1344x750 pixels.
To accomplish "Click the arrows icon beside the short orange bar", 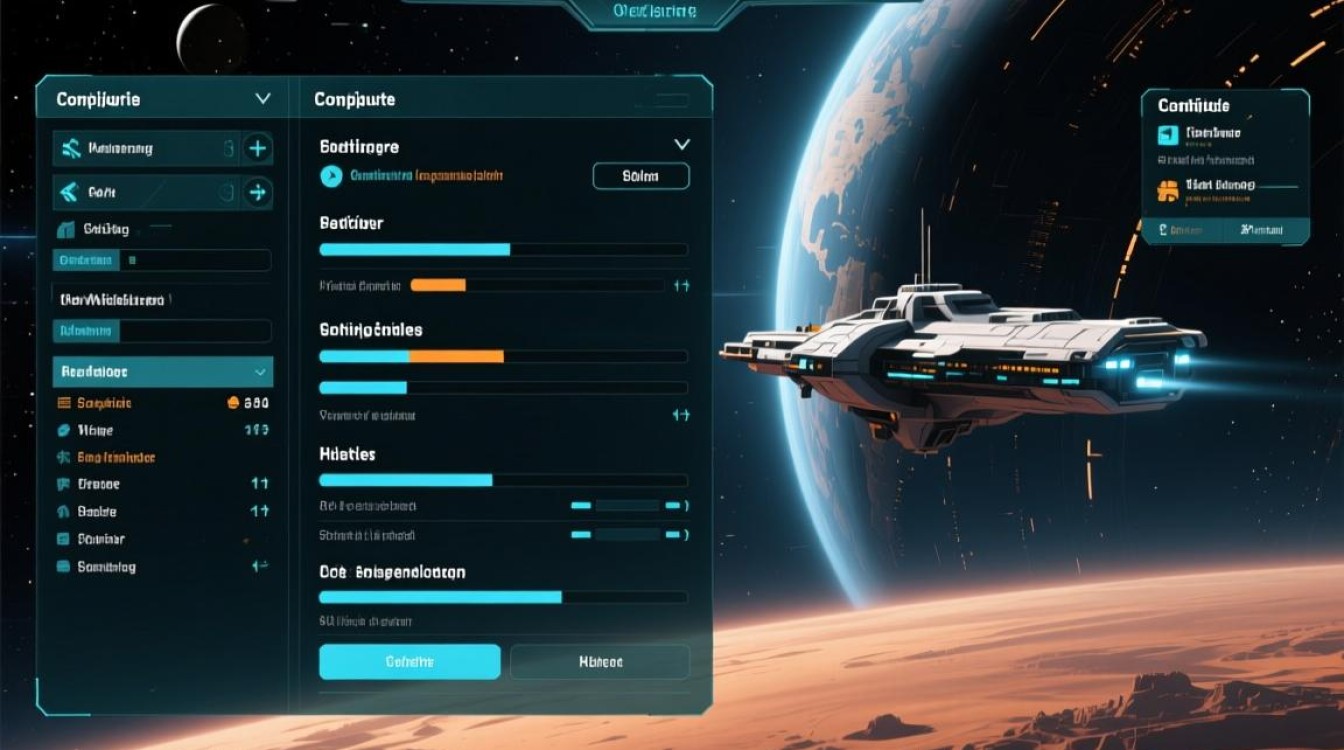I will point(682,285).
